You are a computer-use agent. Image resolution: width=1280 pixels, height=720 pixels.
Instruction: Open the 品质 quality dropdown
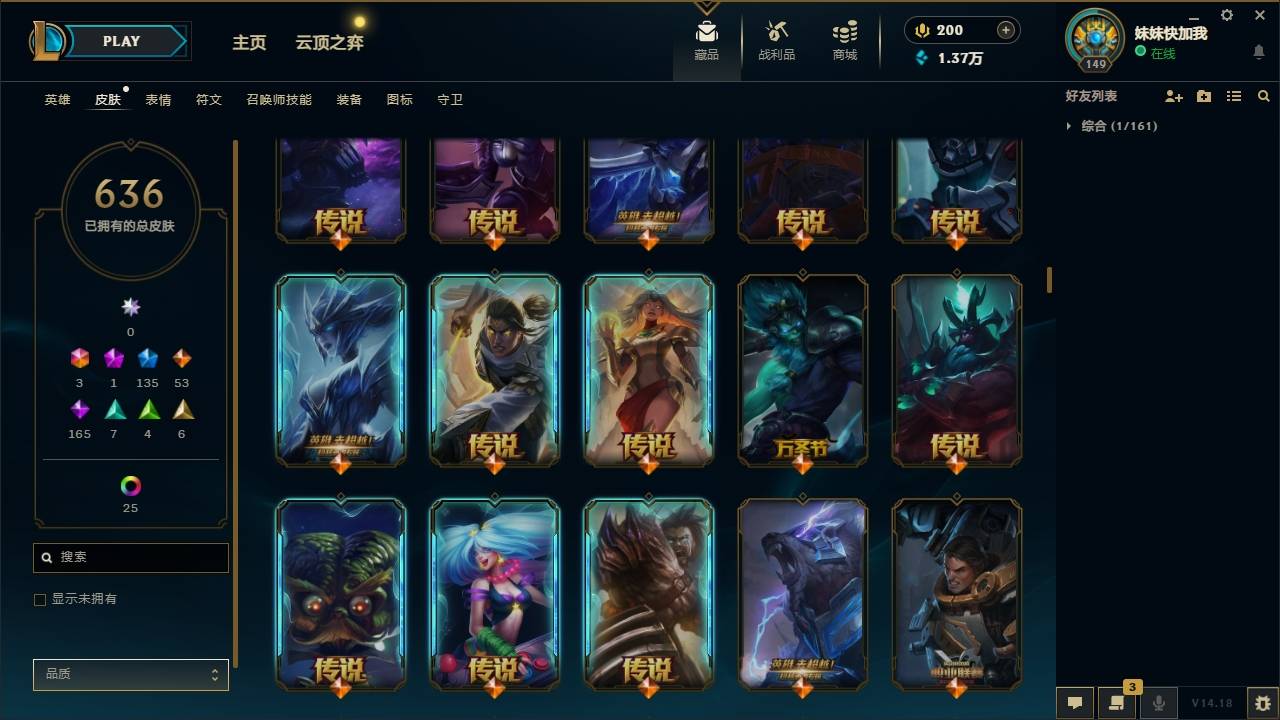[130, 674]
